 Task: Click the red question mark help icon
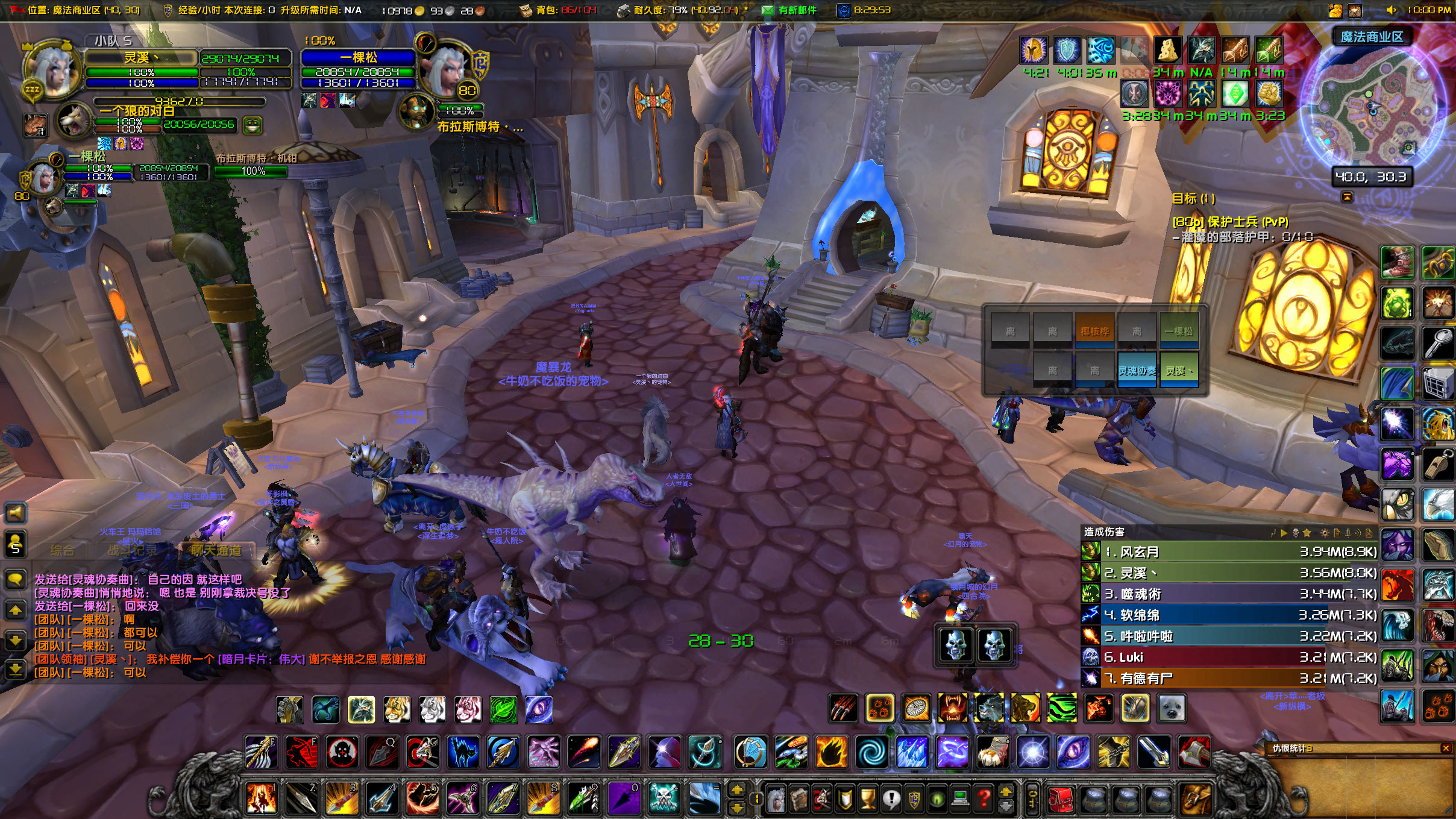984,799
